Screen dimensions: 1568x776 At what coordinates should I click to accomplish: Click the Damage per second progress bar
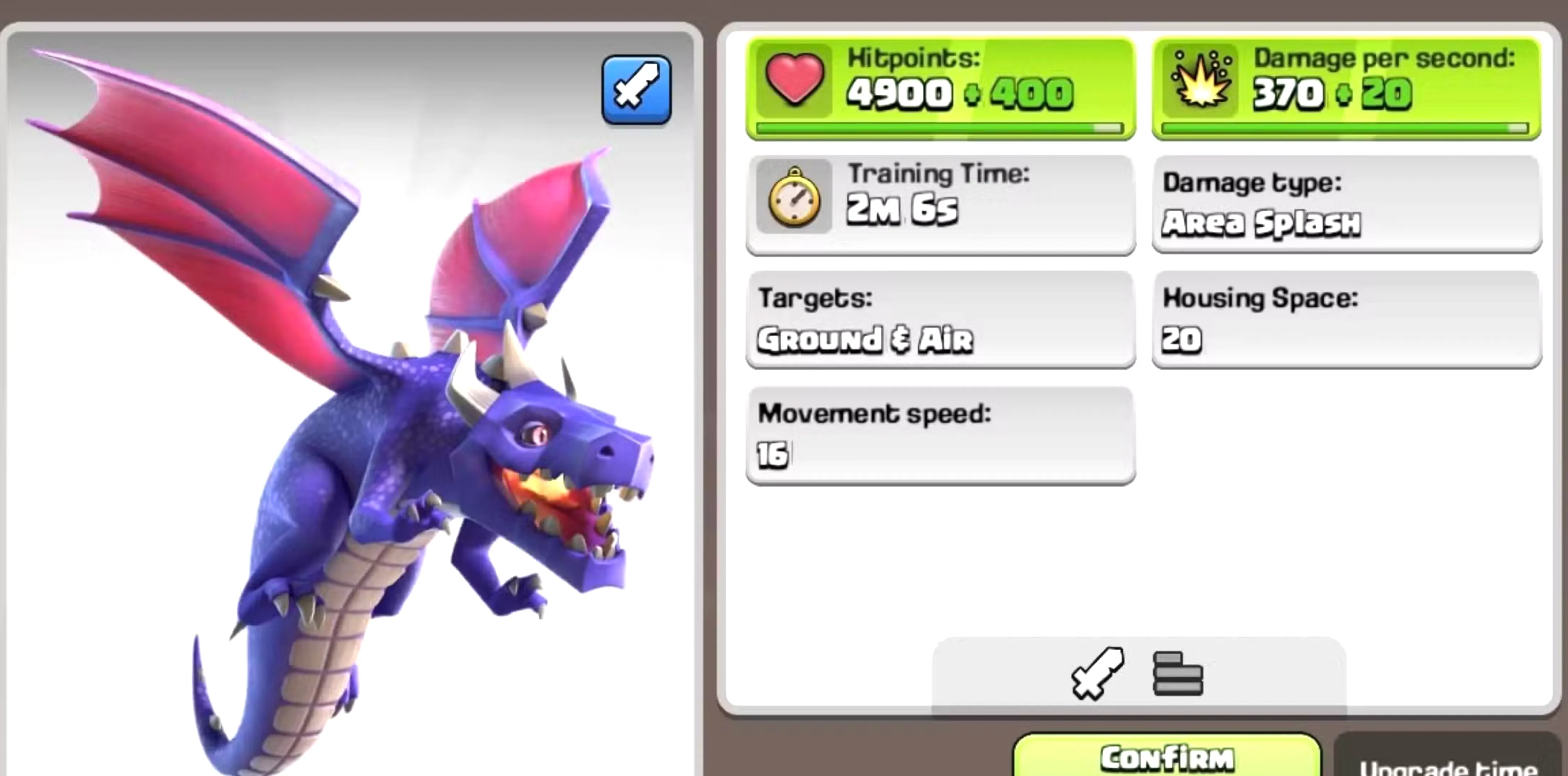(x=1345, y=127)
